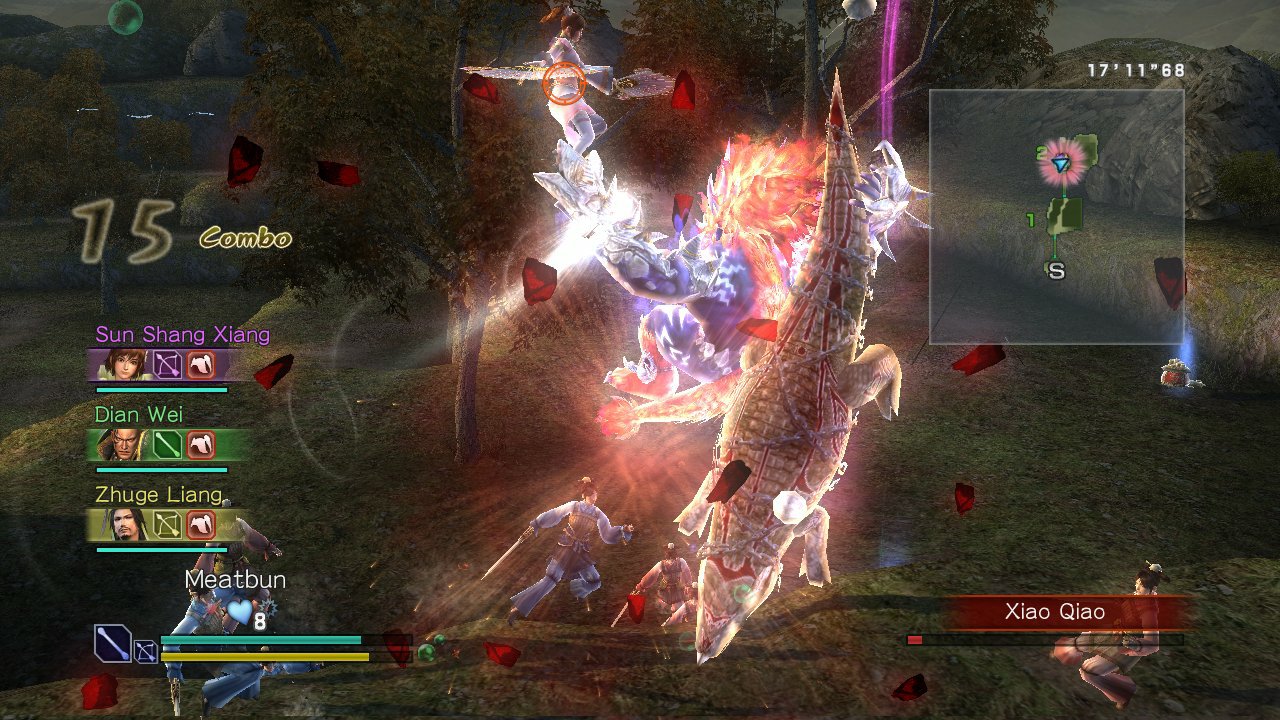1280x720 pixels.
Task: Click the blue heart icon above health bar
Action: (x=239, y=613)
